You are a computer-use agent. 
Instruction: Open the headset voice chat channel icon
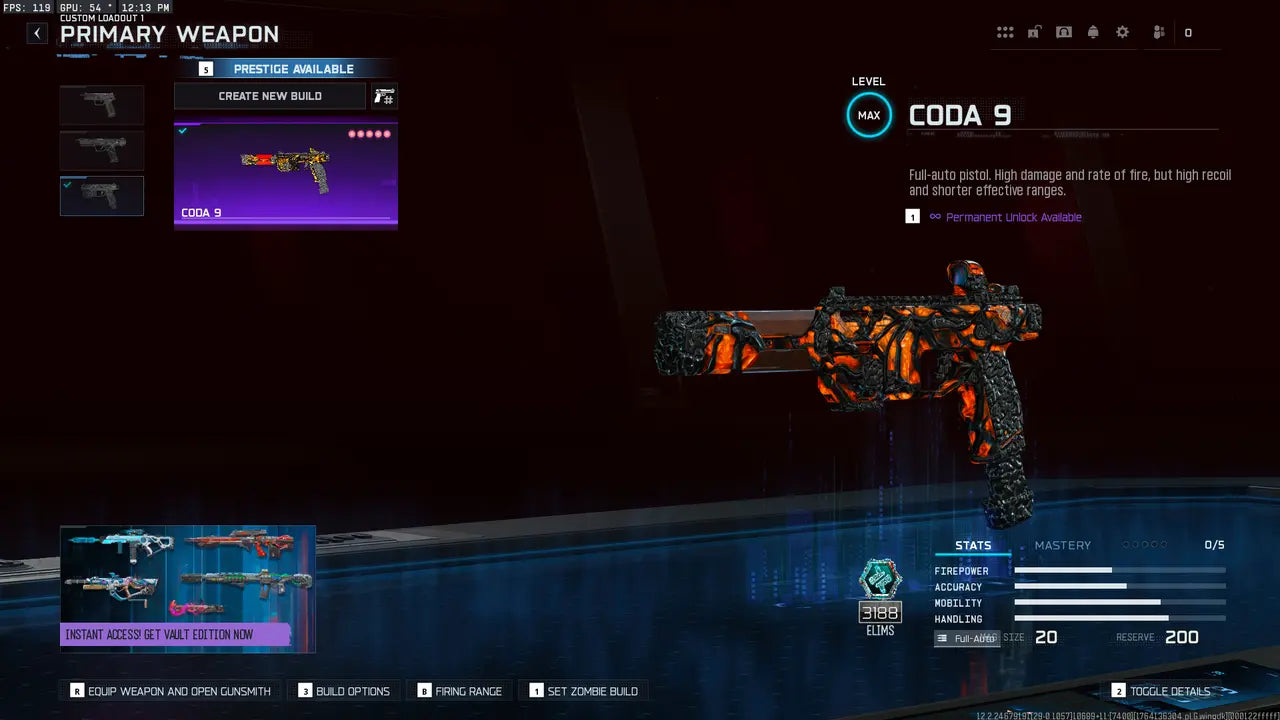(x=1064, y=33)
